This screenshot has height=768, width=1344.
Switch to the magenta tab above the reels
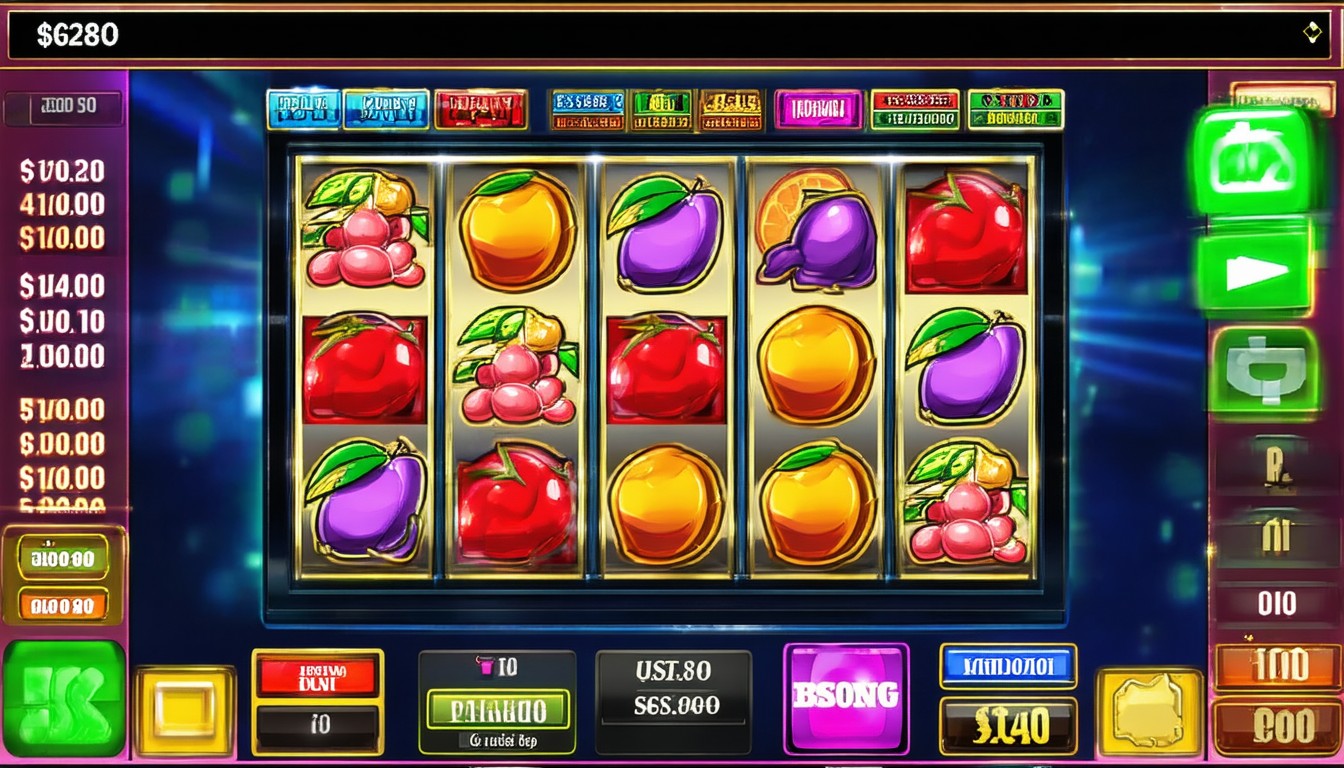818,109
